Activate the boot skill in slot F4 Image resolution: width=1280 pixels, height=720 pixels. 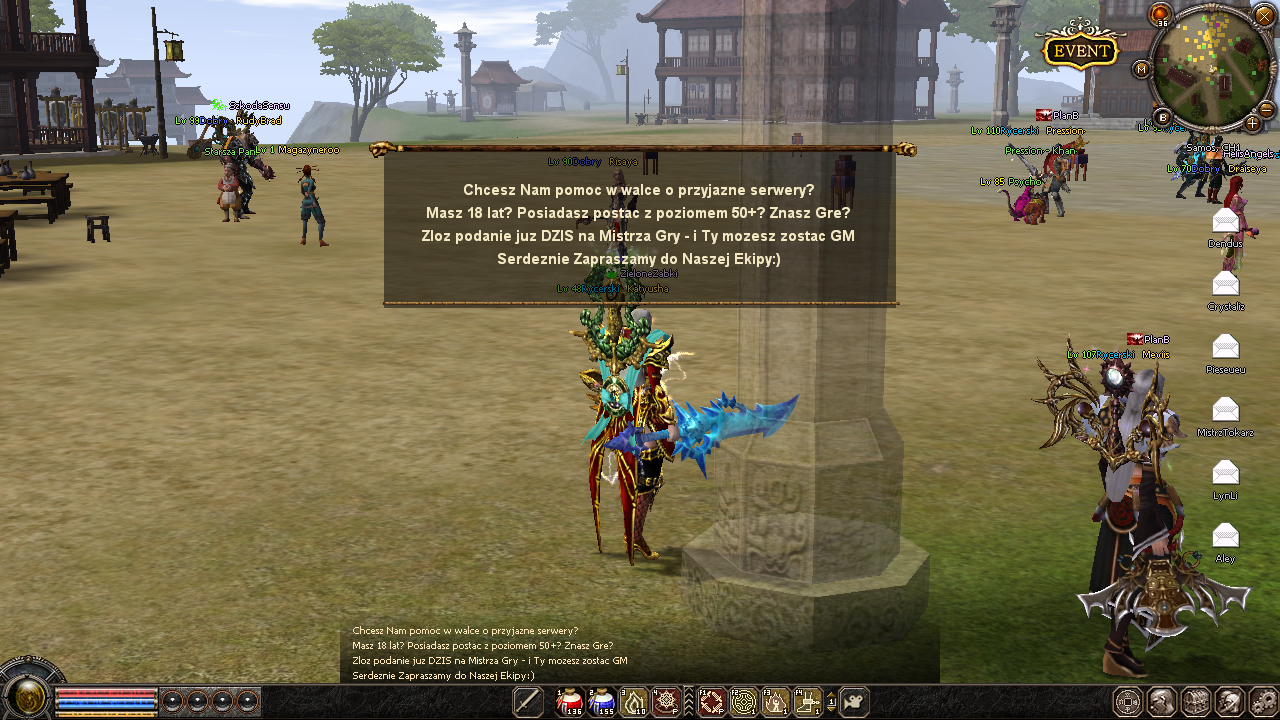pos(808,702)
